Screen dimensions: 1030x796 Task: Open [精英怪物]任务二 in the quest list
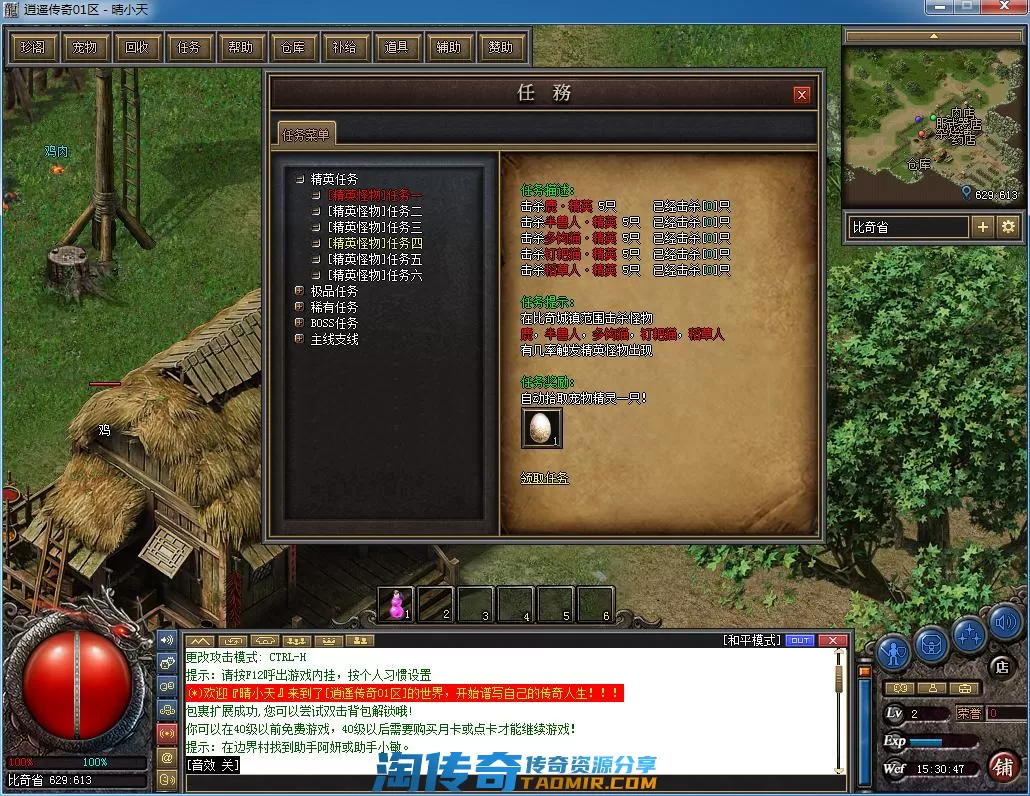[x=375, y=211]
